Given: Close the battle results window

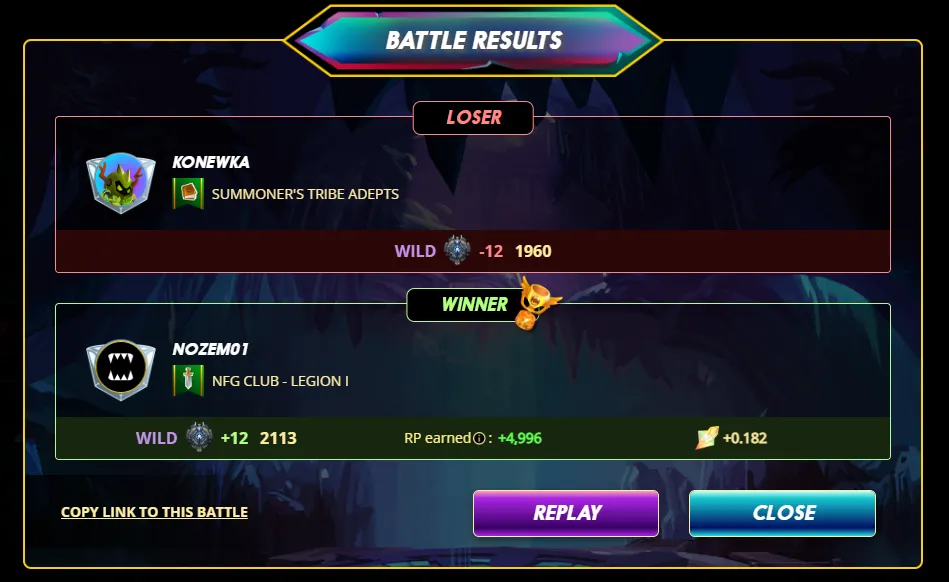Looking at the screenshot, I should pos(782,513).
